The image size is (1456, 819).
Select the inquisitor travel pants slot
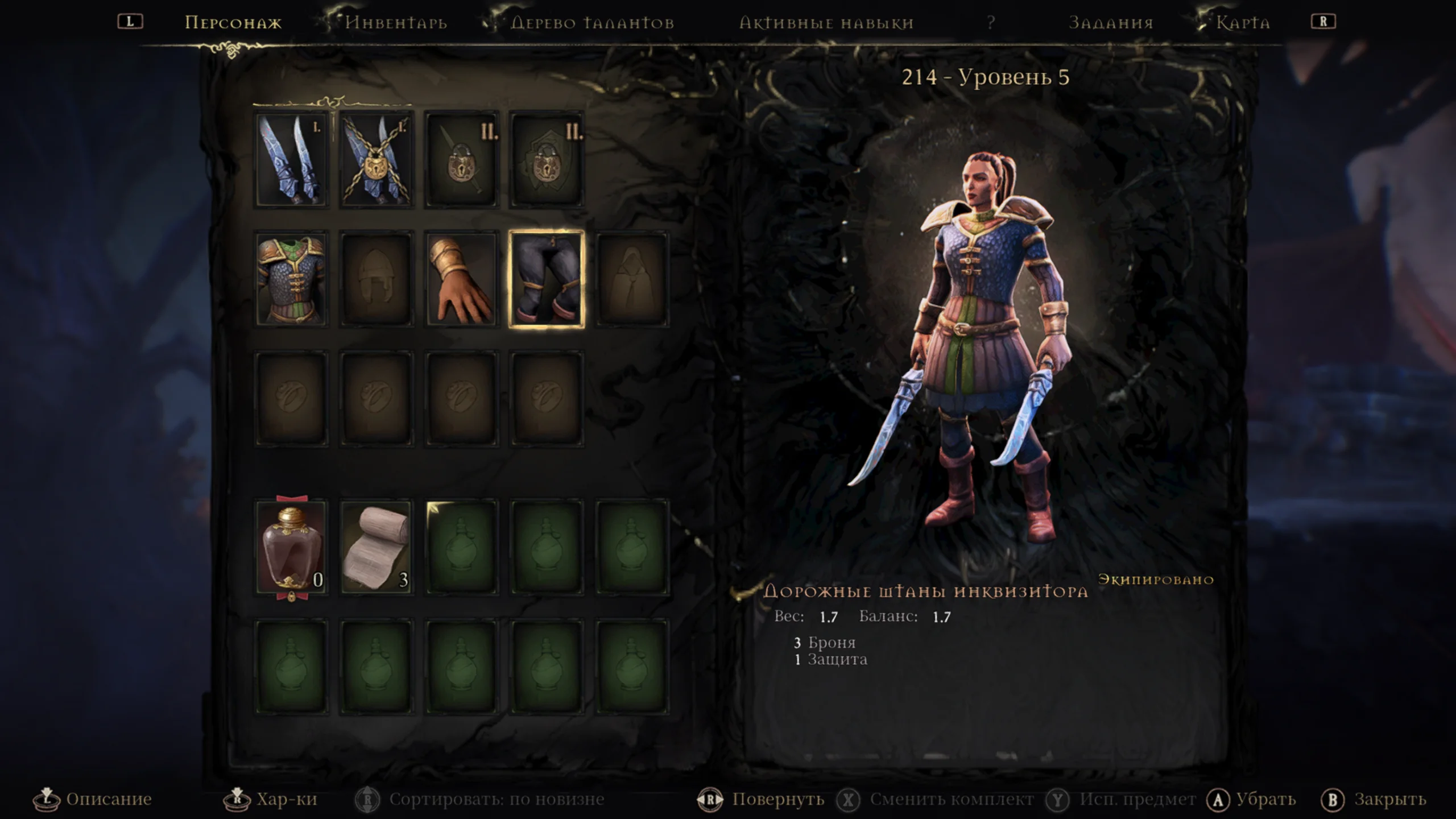click(547, 279)
